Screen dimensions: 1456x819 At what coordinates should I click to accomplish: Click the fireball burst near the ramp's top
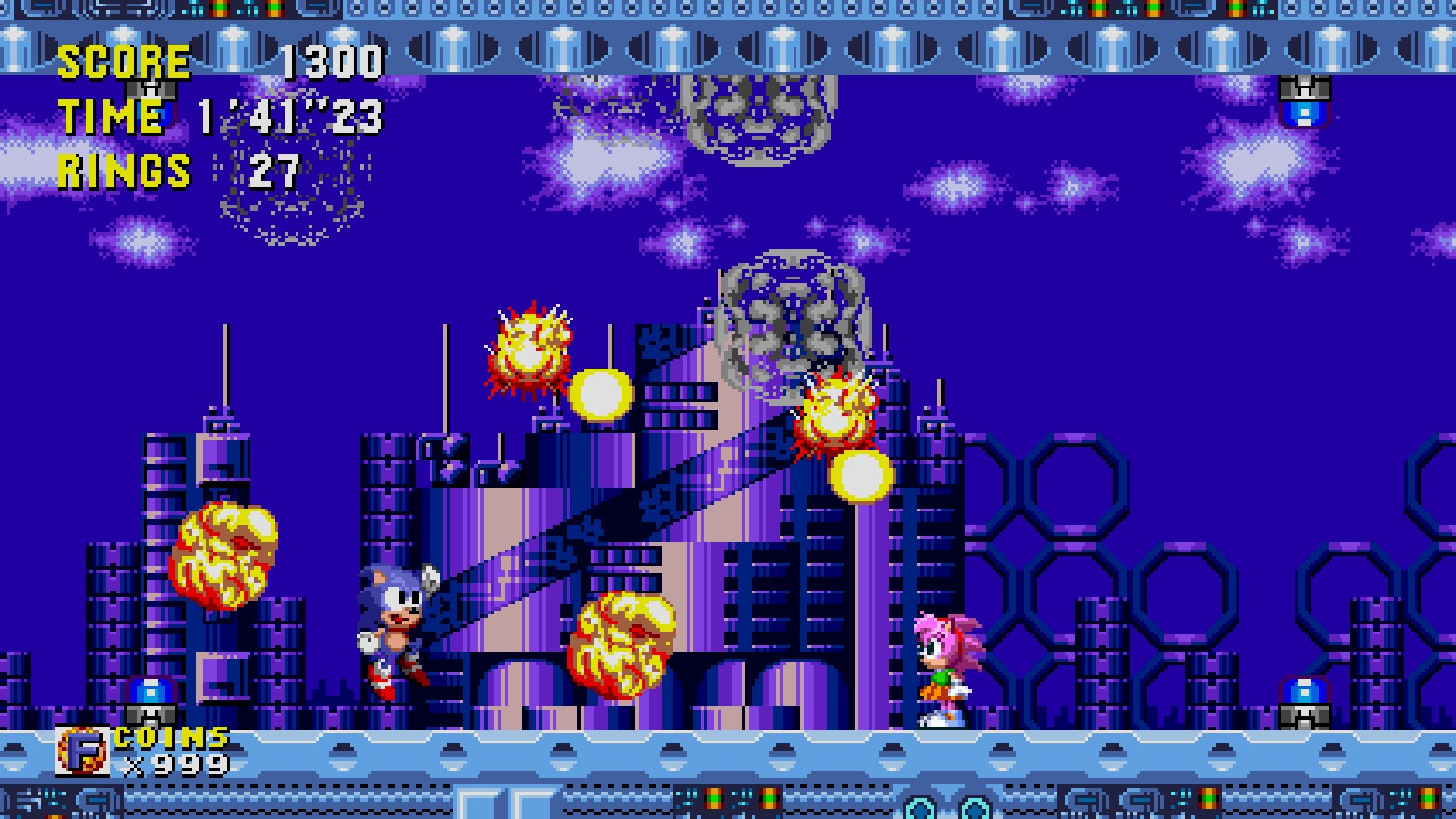[835, 414]
